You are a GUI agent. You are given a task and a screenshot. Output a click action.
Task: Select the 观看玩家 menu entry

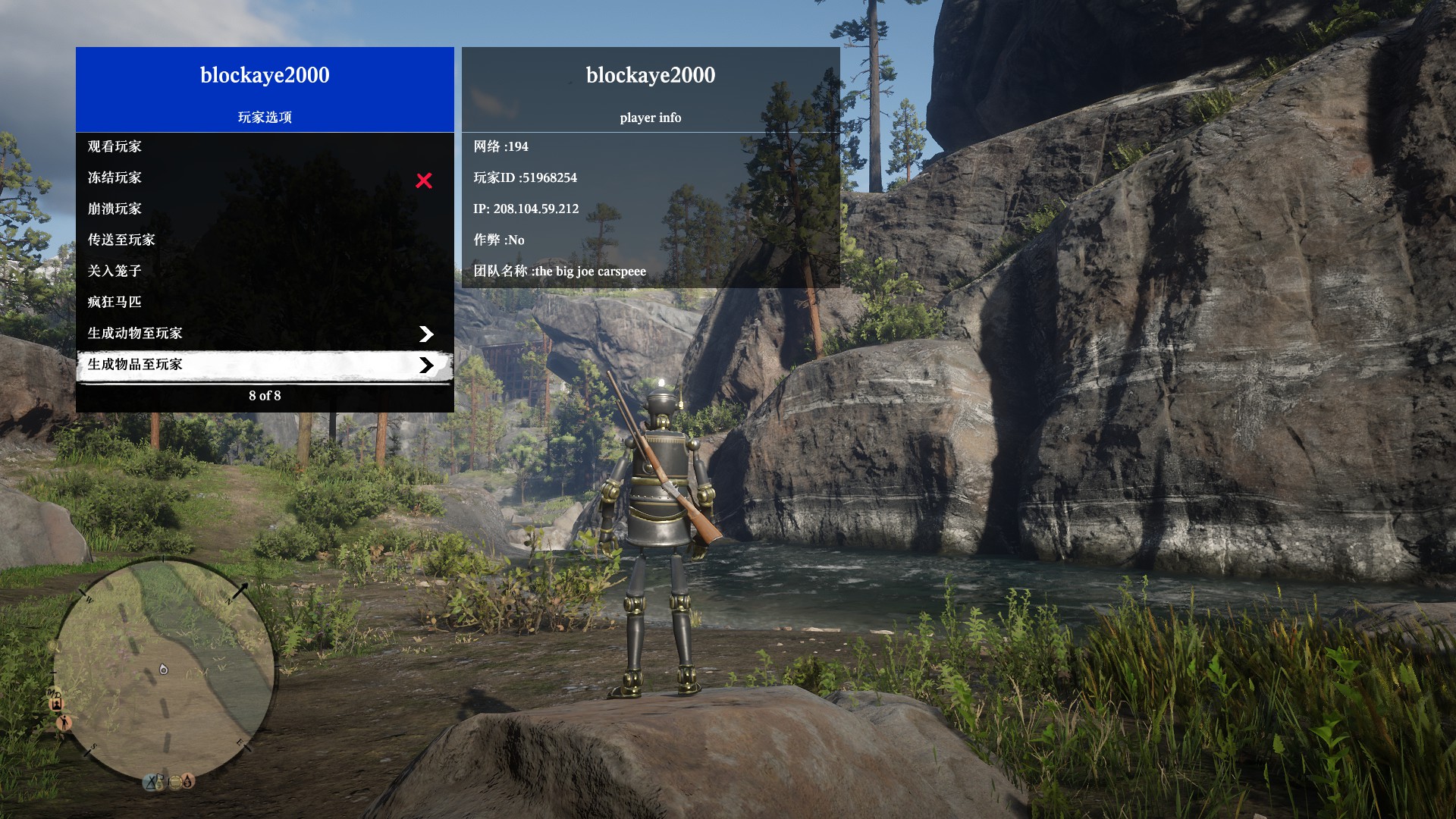coord(115,146)
